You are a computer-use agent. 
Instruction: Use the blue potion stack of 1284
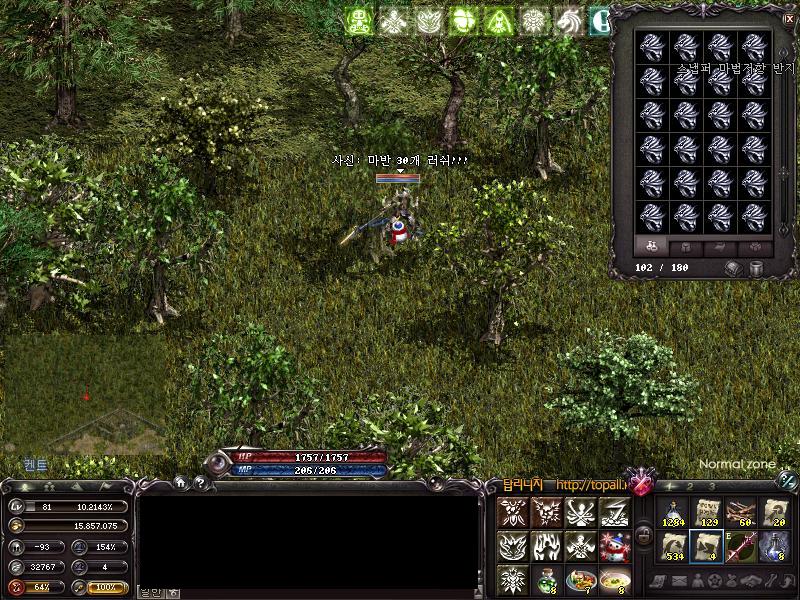672,512
